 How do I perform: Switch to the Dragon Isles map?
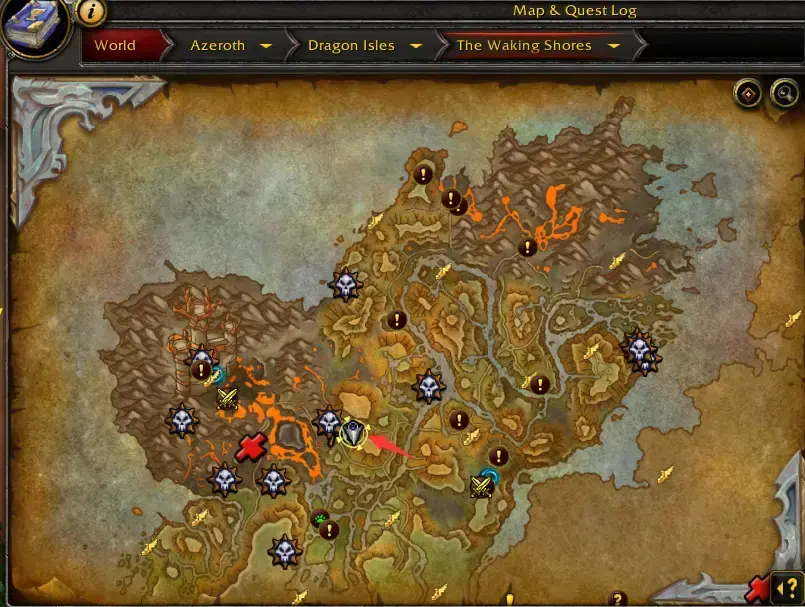pyautogui.click(x=350, y=46)
